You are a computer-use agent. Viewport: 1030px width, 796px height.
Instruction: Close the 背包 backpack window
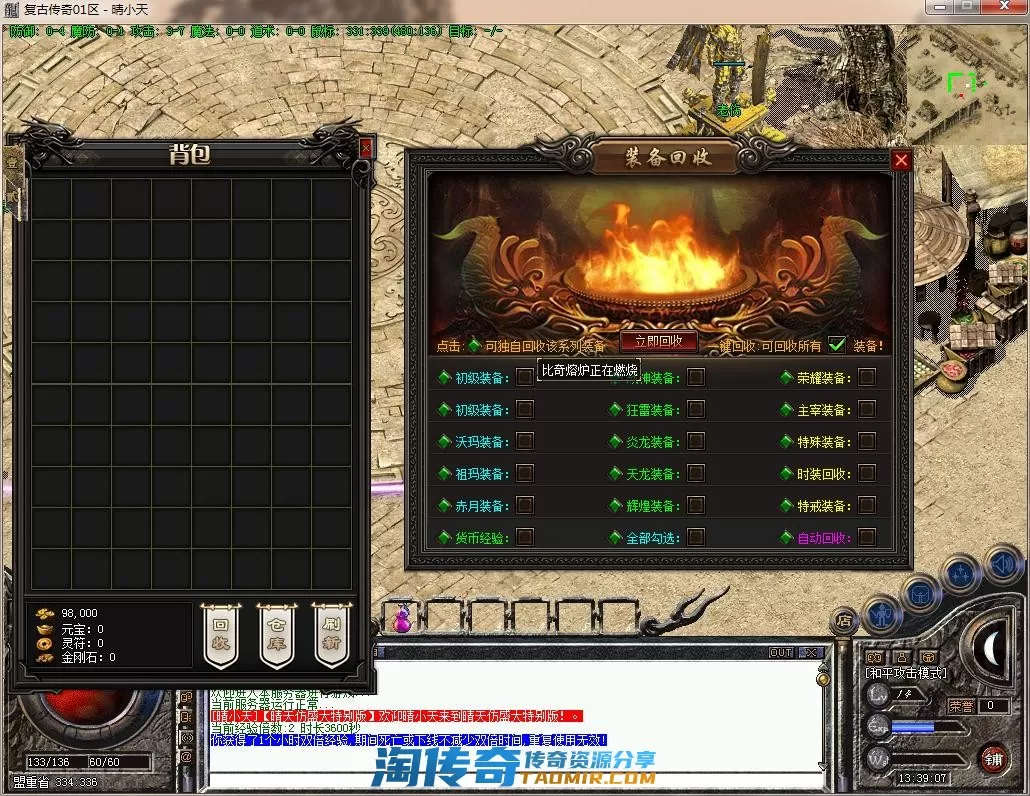(366, 148)
